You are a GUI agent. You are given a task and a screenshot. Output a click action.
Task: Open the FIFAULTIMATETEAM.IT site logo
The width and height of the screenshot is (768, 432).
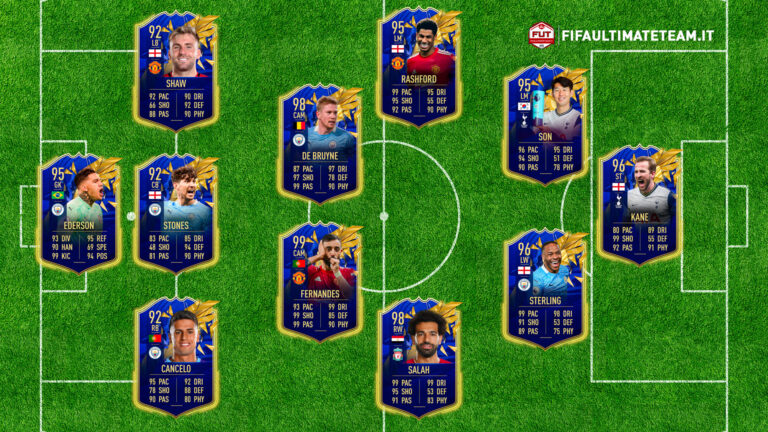point(622,35)
